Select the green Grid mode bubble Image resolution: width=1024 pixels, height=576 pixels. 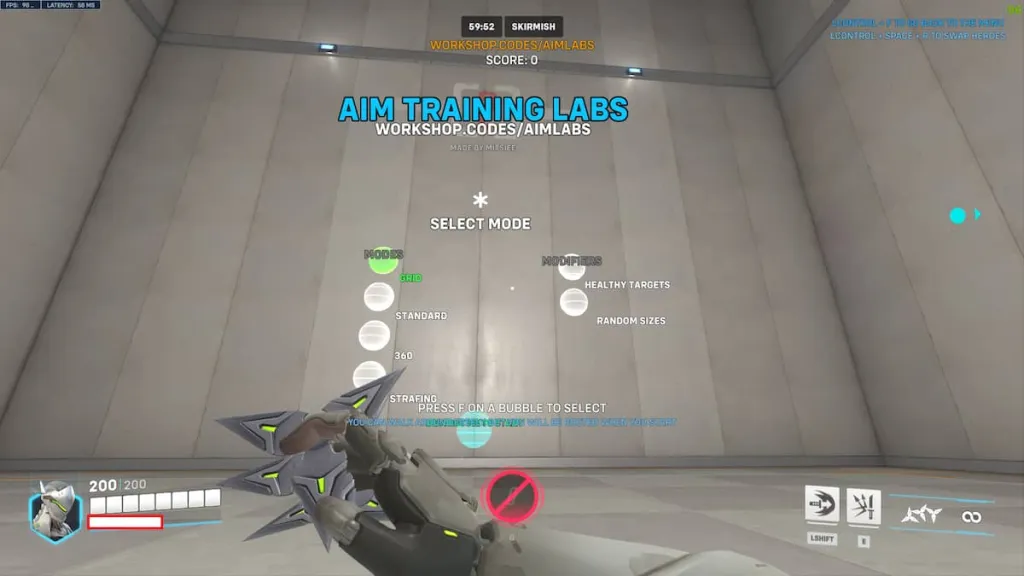pos(383,262)
